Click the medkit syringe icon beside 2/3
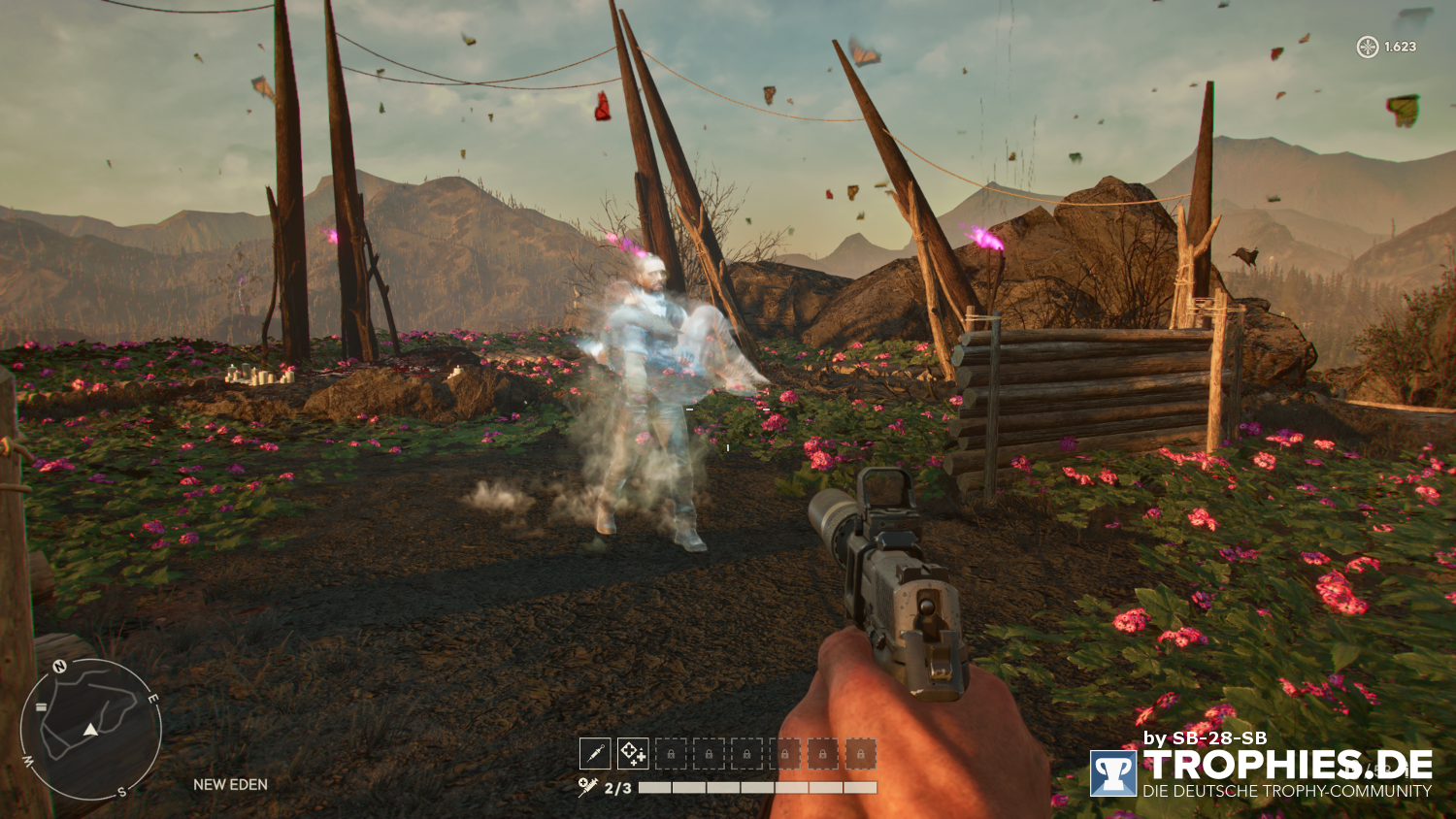This screenshot has width=1456, height=819. click(x=585, y=784)
